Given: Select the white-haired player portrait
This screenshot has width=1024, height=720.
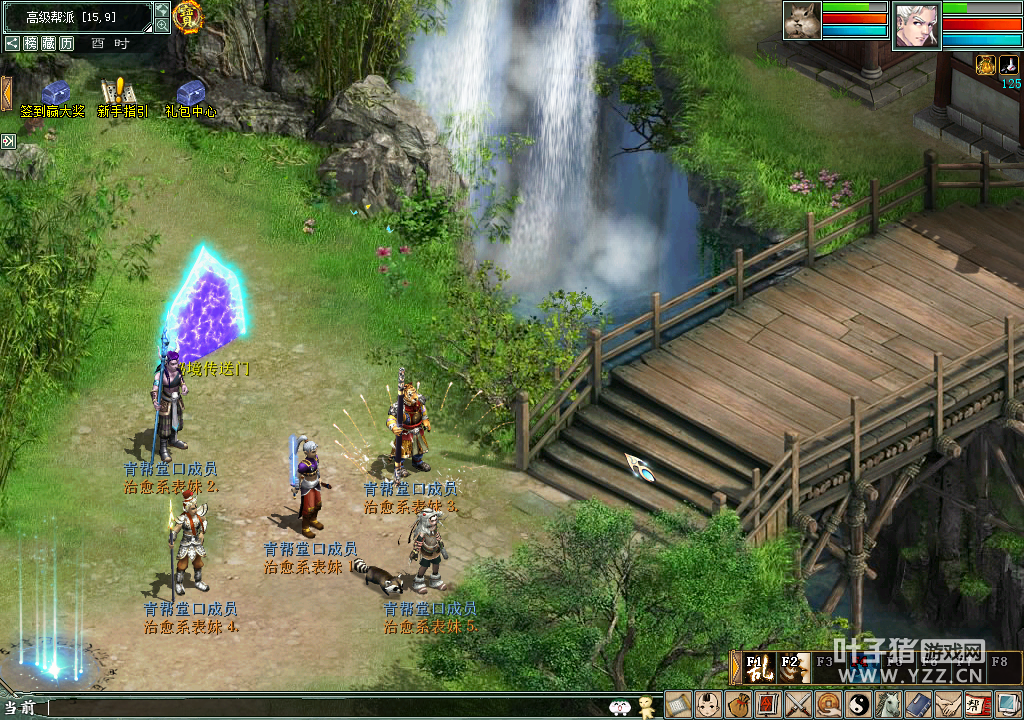Looking at the screenshot, I should pyautogui.click(x=916, y=24).
